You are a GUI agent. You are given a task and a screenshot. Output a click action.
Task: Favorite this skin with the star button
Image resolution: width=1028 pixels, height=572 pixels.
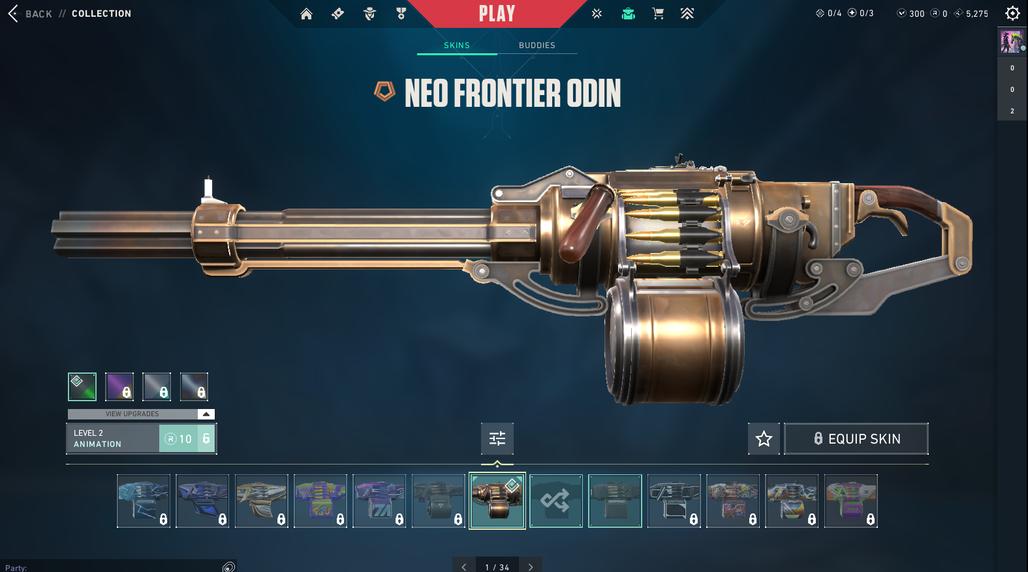pos(764,439)
